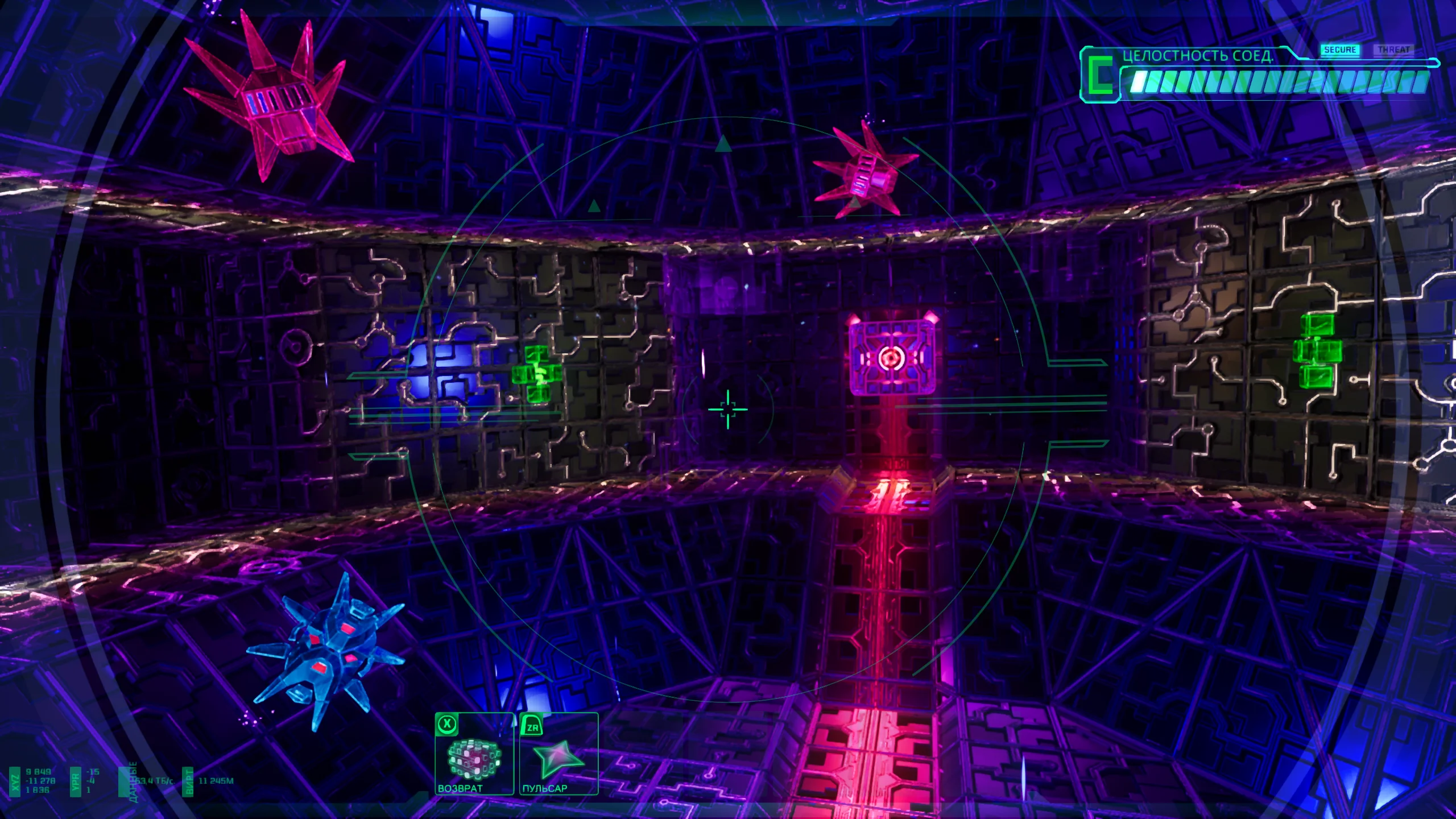Select the Возврат recall ability slot
The height and width of the screenshot is (819, 1456).
coord(474,754)
